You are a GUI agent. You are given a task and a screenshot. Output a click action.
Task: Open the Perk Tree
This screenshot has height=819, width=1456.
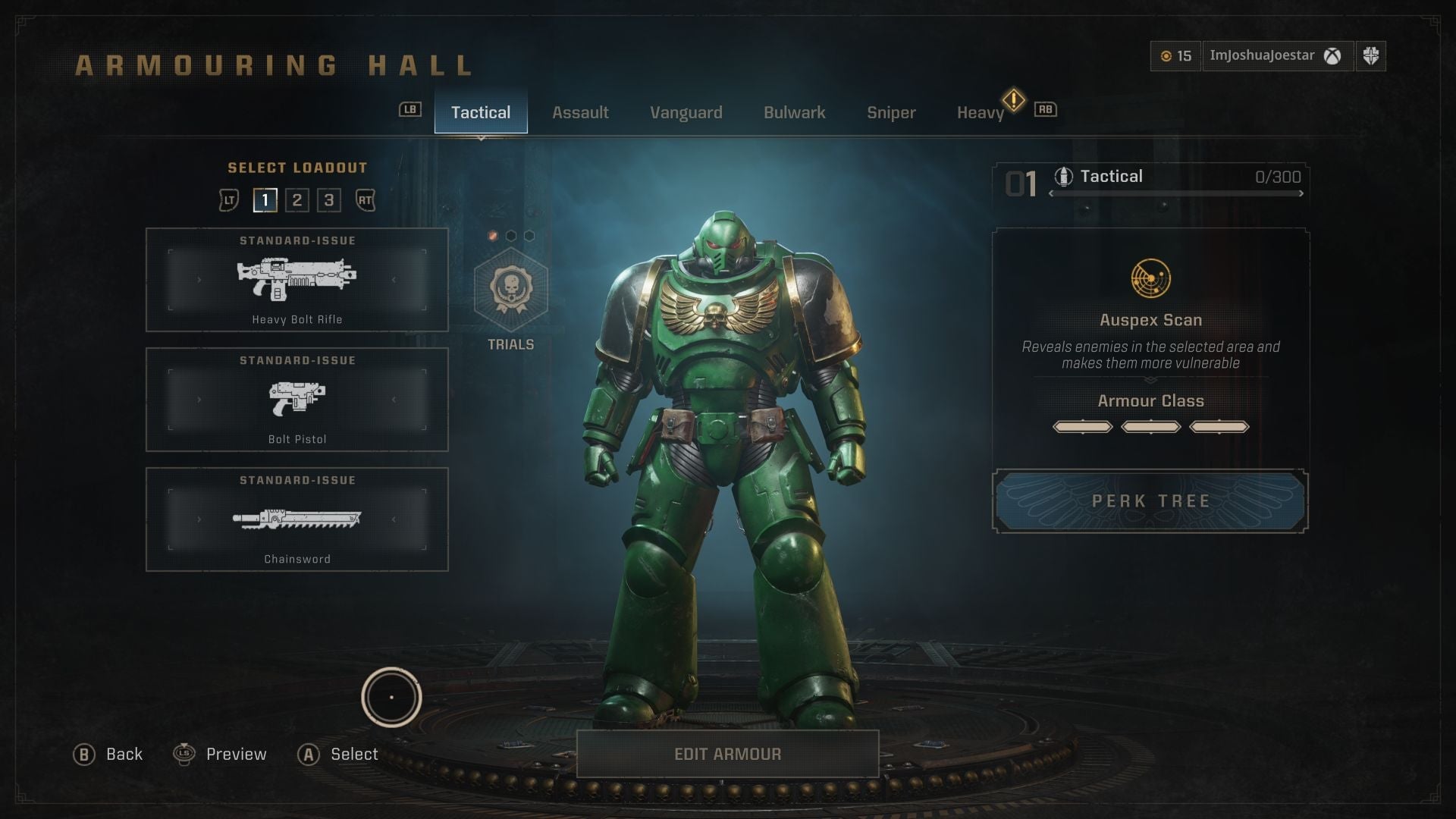point(1150,501)
